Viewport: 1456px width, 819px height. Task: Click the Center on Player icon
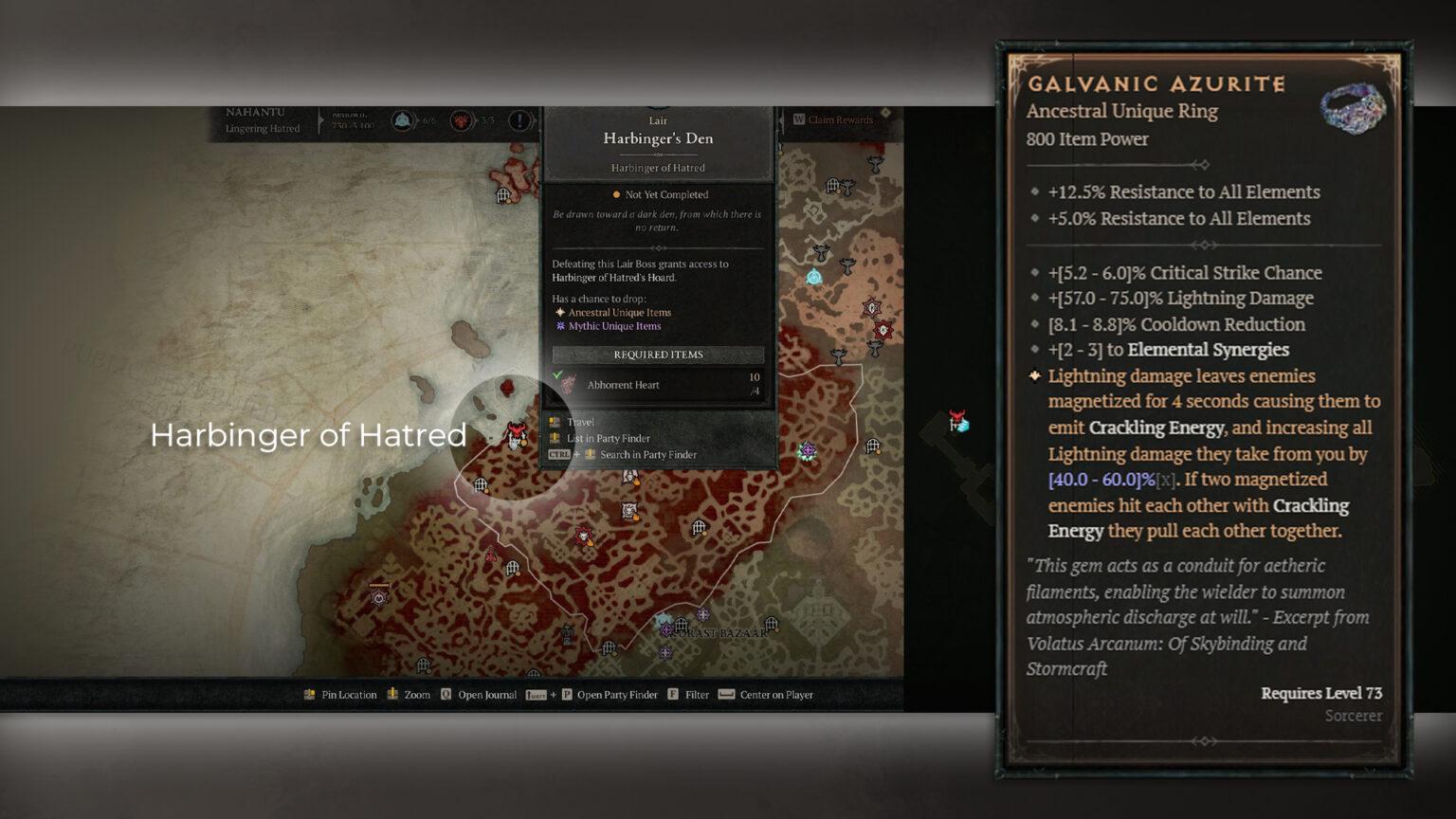(725, 695)
